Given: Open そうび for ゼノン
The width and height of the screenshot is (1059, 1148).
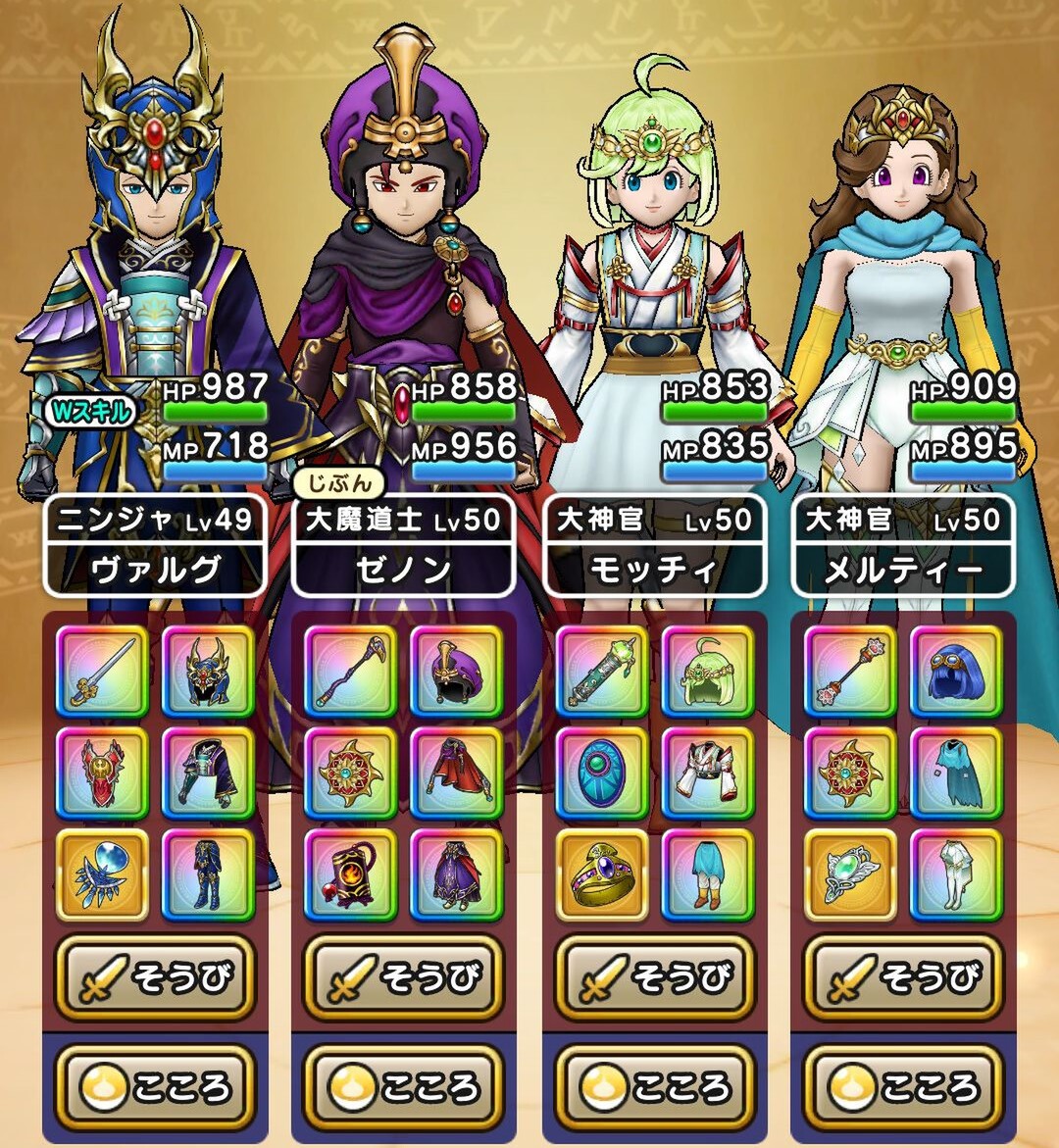Looking at the screenshot, I should (403, 977).
